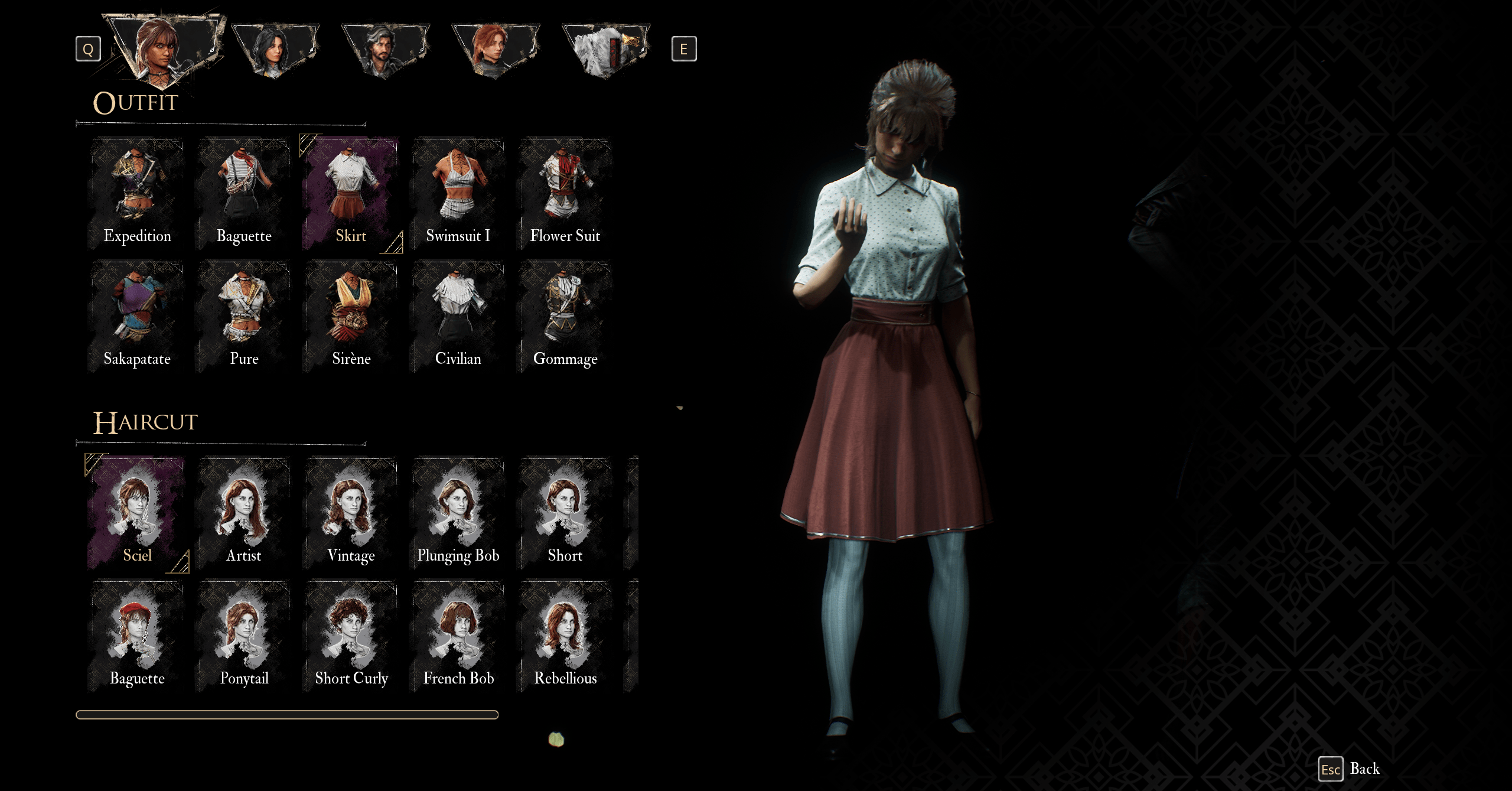Select the Sakapatate outfit
Image resolution: width=1512 pixels, height=791 pixels.
coord(137,317)
